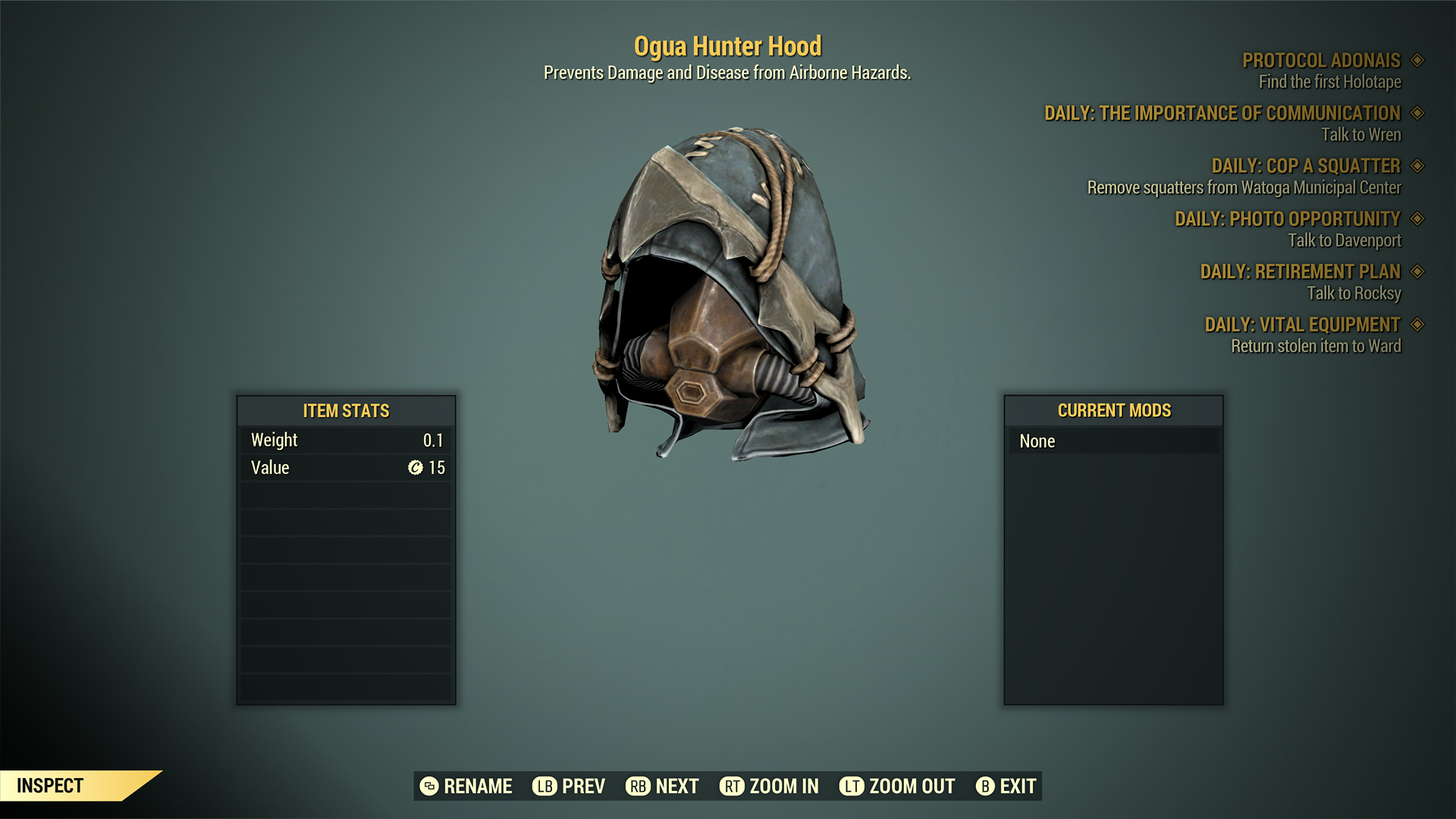The height and width of the screenshot is (819, 1456).
Task: Open the Photo Opportunity daily quest entry
Action: (x=1287, y=219)
